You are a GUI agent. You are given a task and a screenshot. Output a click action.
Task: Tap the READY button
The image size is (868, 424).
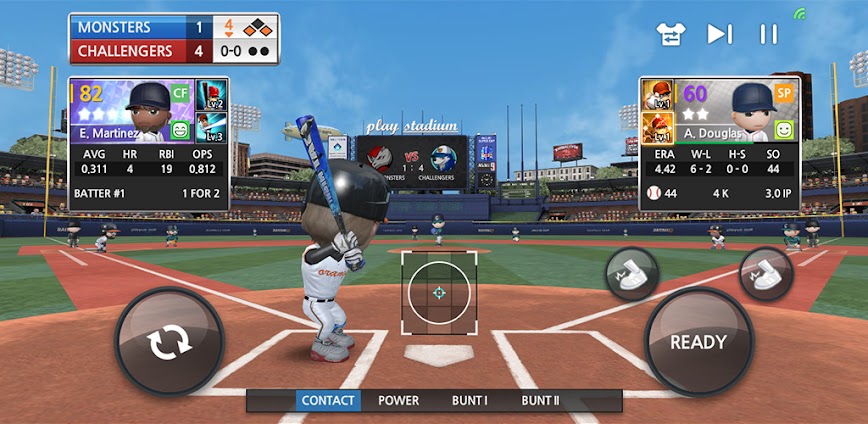(698, 343)
